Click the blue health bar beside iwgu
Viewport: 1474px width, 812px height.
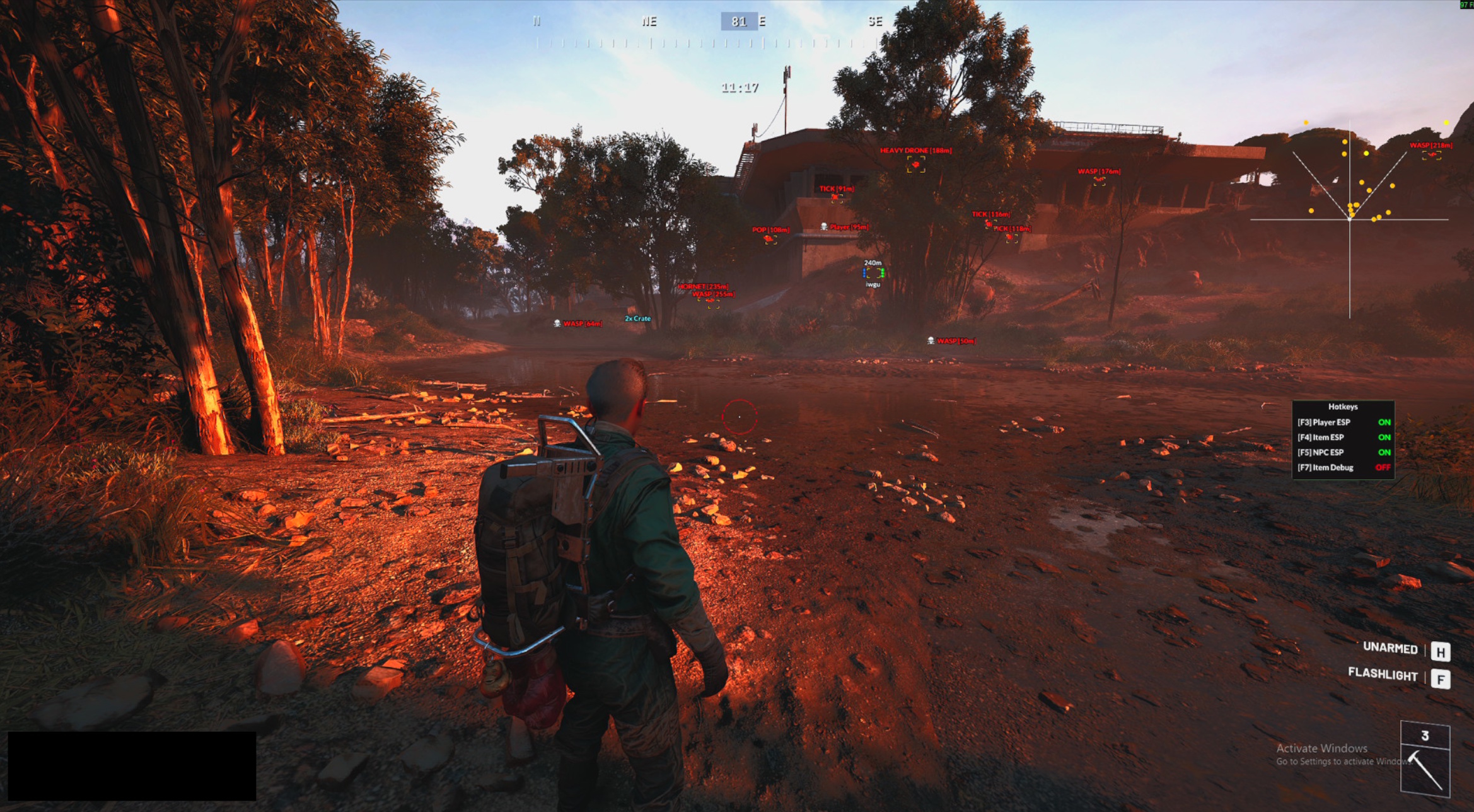[864, 274]
